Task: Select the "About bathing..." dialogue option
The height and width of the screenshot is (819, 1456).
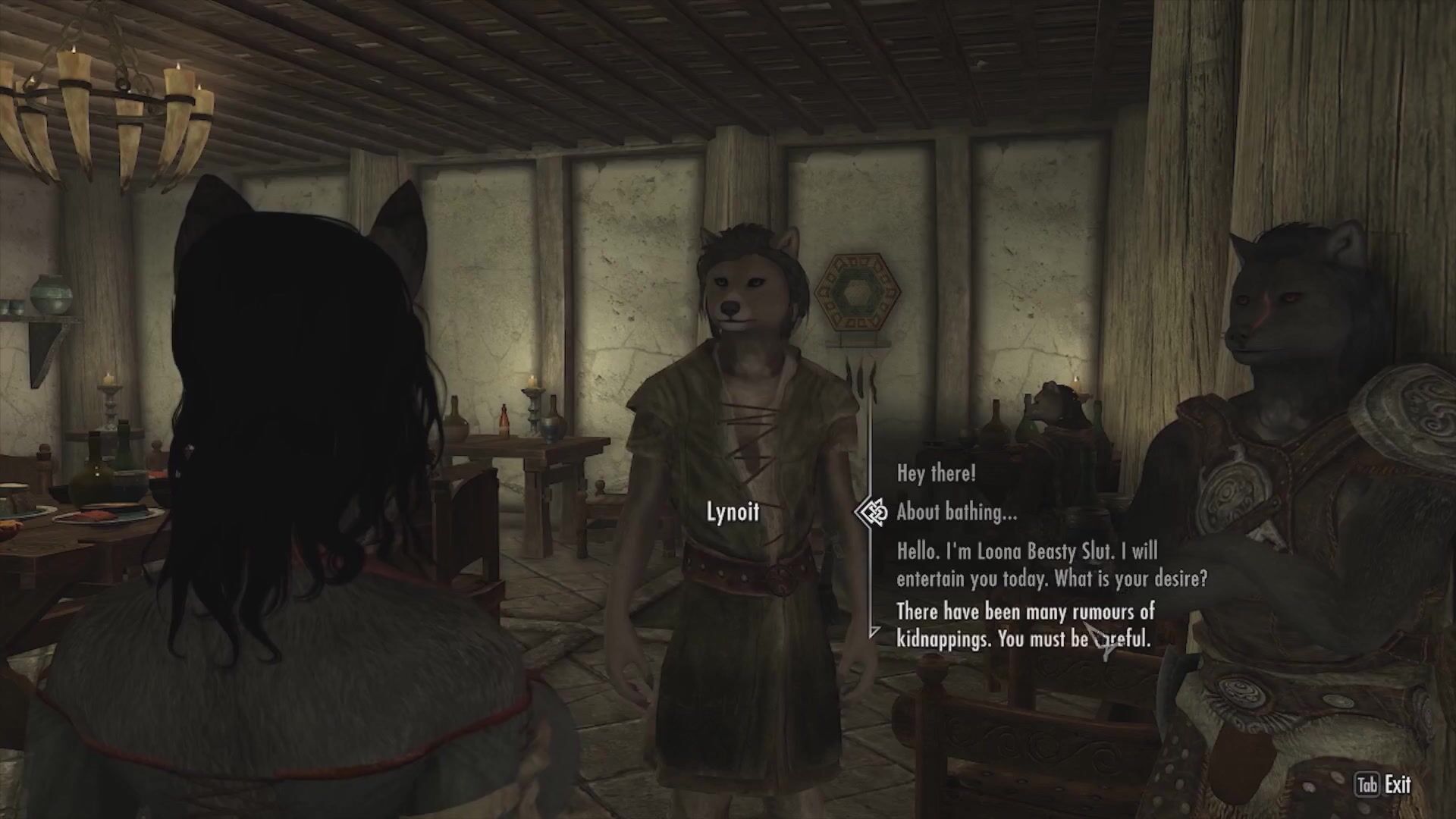Action: (956, 513)
